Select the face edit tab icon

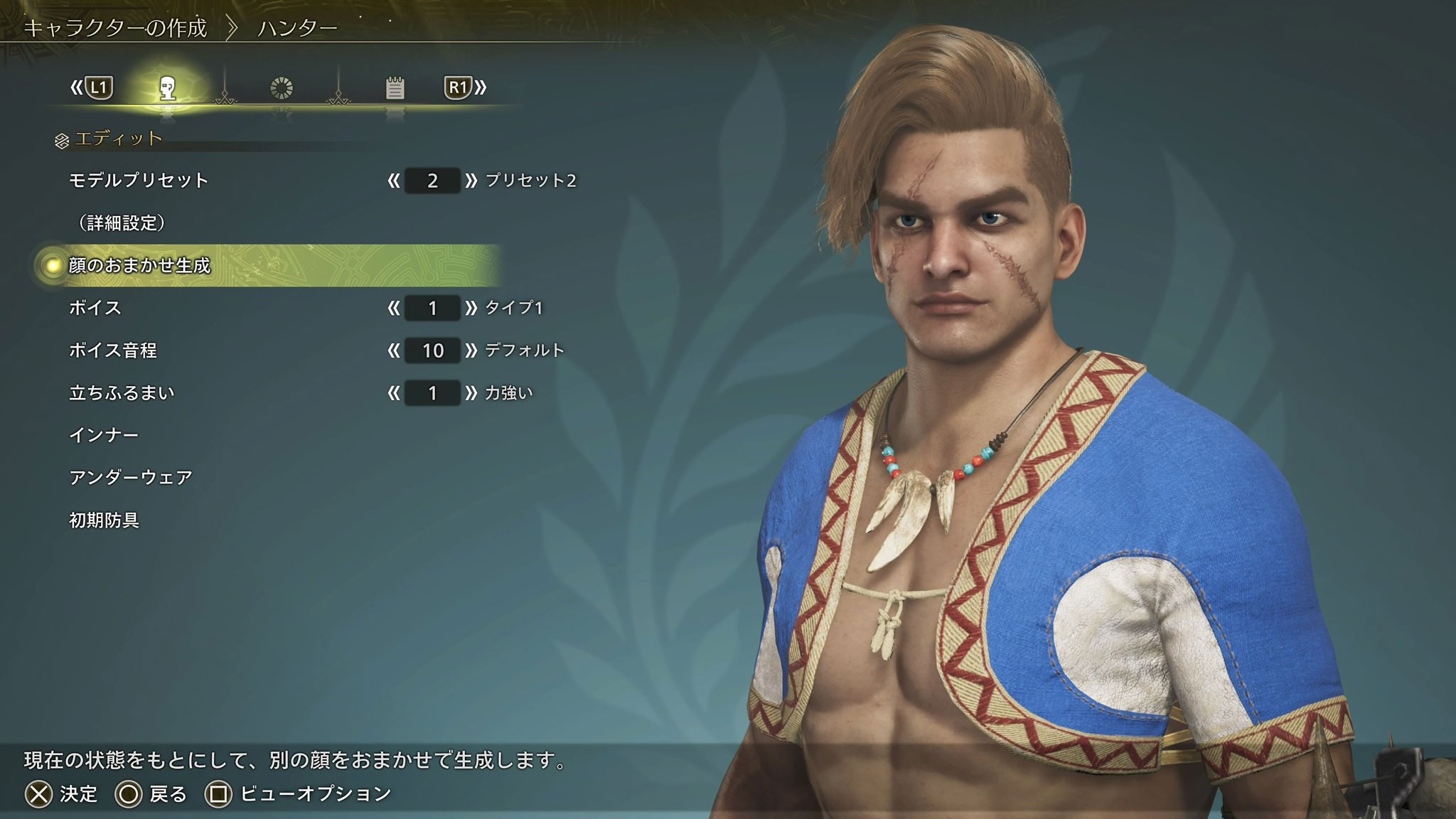pos(166,87)
